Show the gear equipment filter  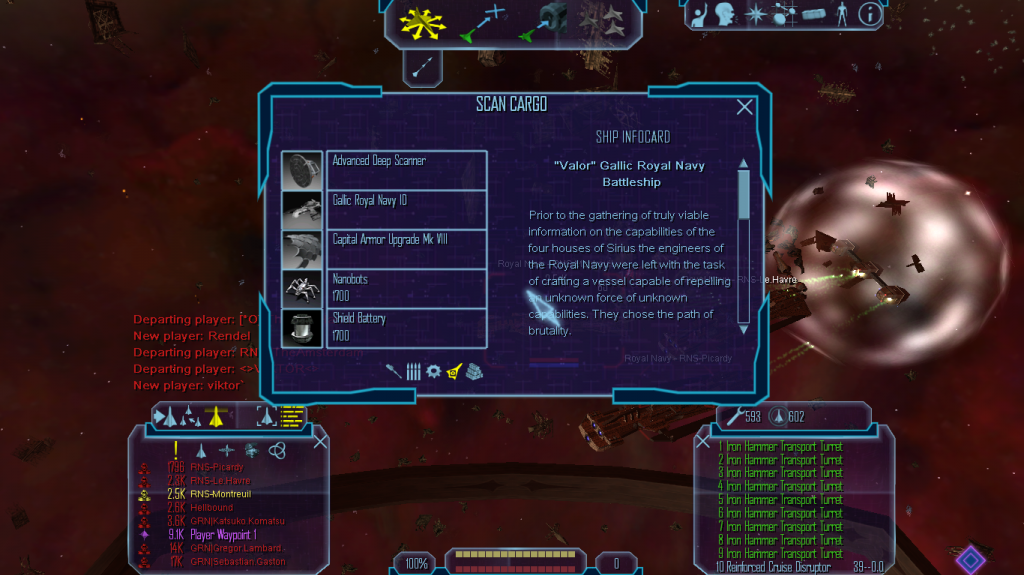click(433, 371)
